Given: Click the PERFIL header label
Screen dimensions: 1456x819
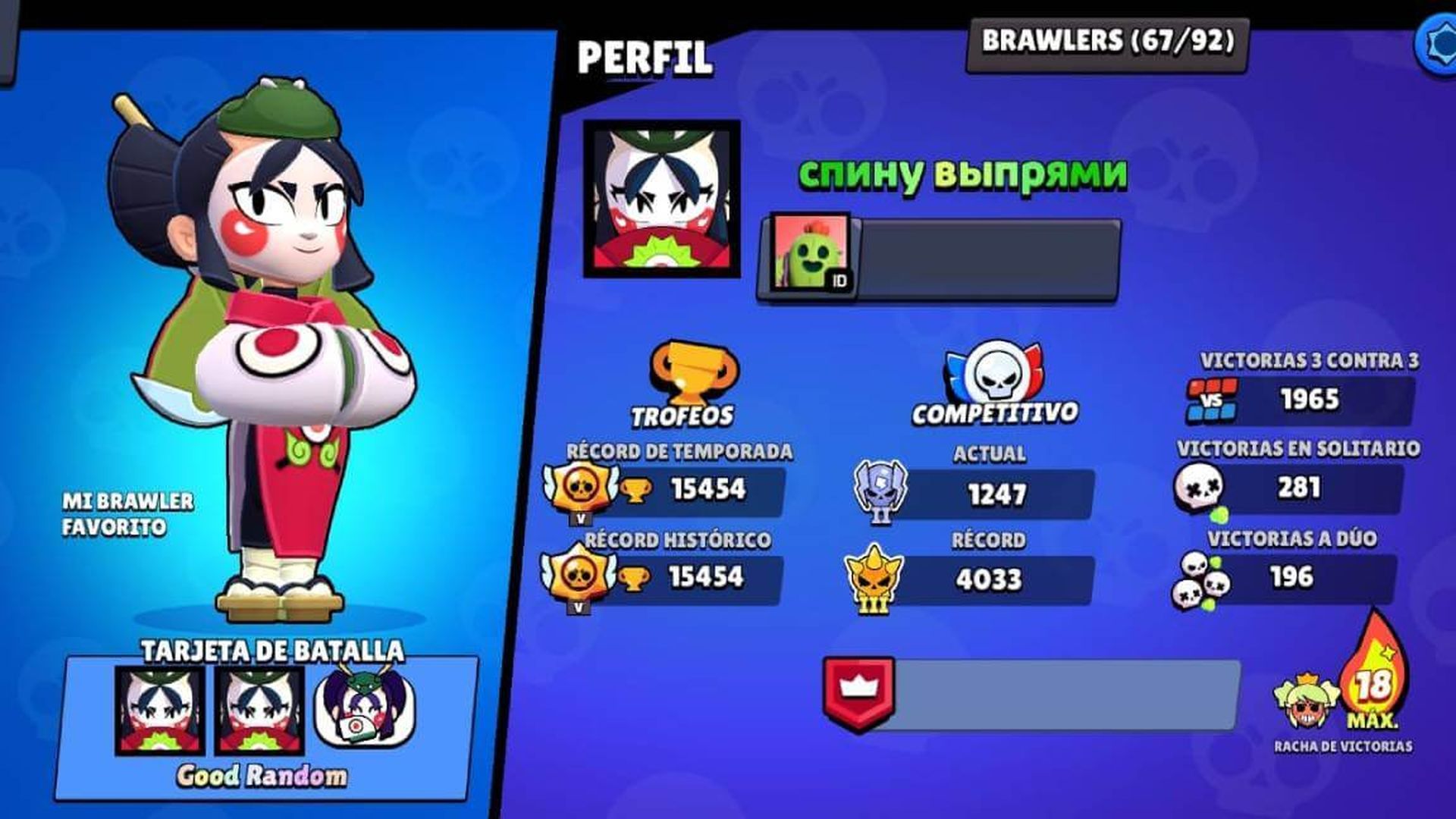Looking at the screenshot, I should 645,53.
